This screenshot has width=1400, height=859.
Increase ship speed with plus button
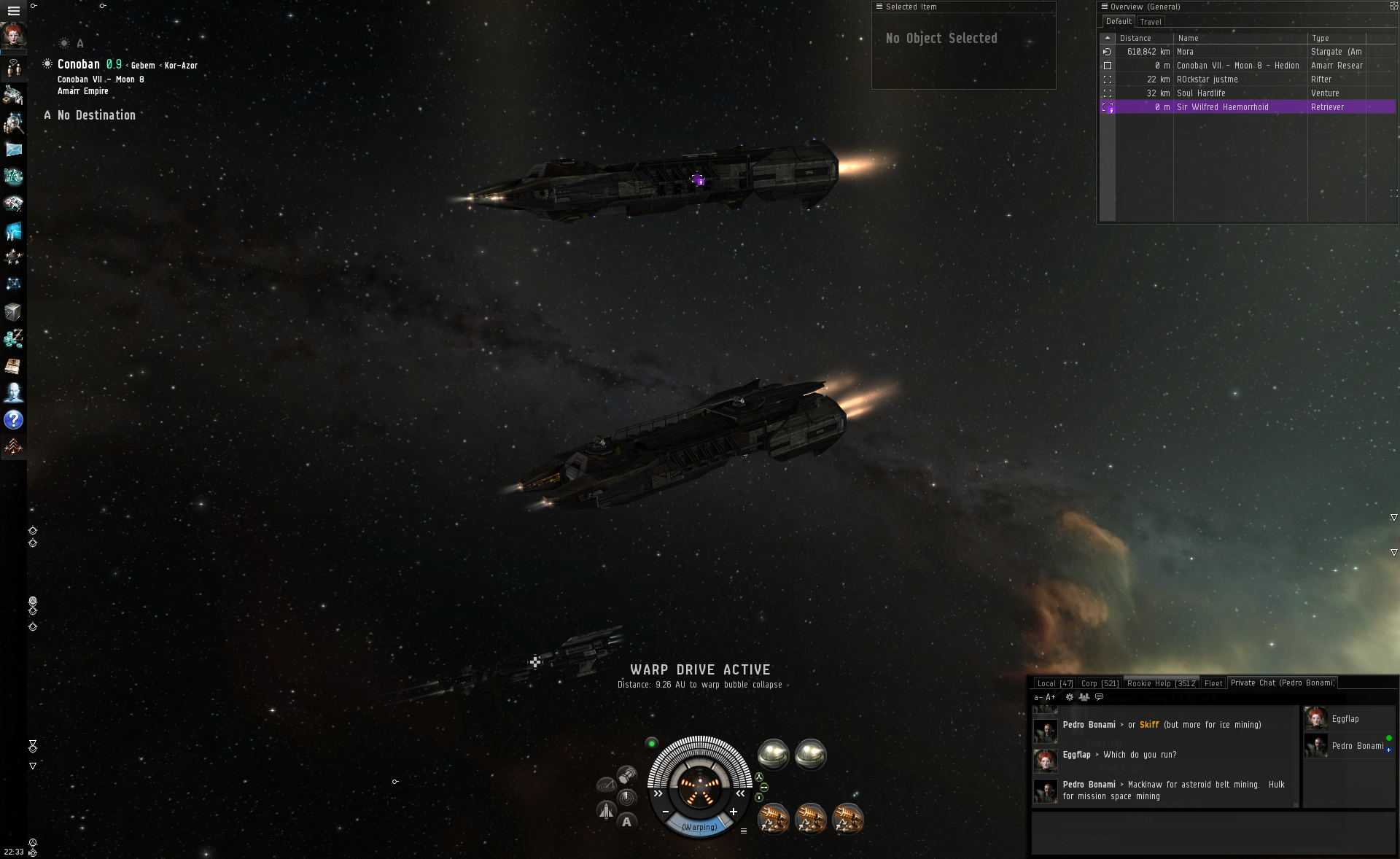click(x=734, y=812)
